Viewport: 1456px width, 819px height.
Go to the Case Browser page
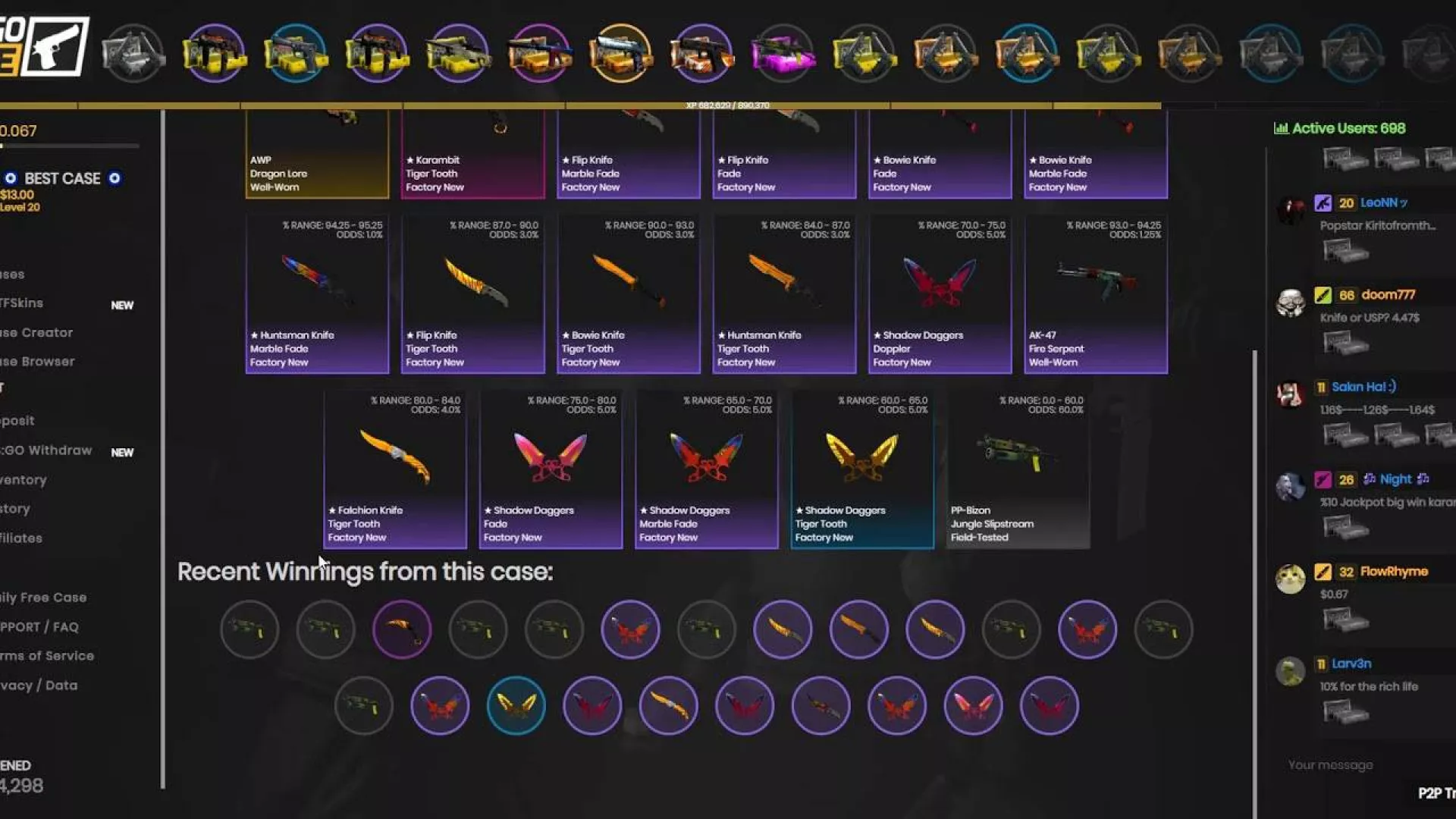(x=37, y=362)
